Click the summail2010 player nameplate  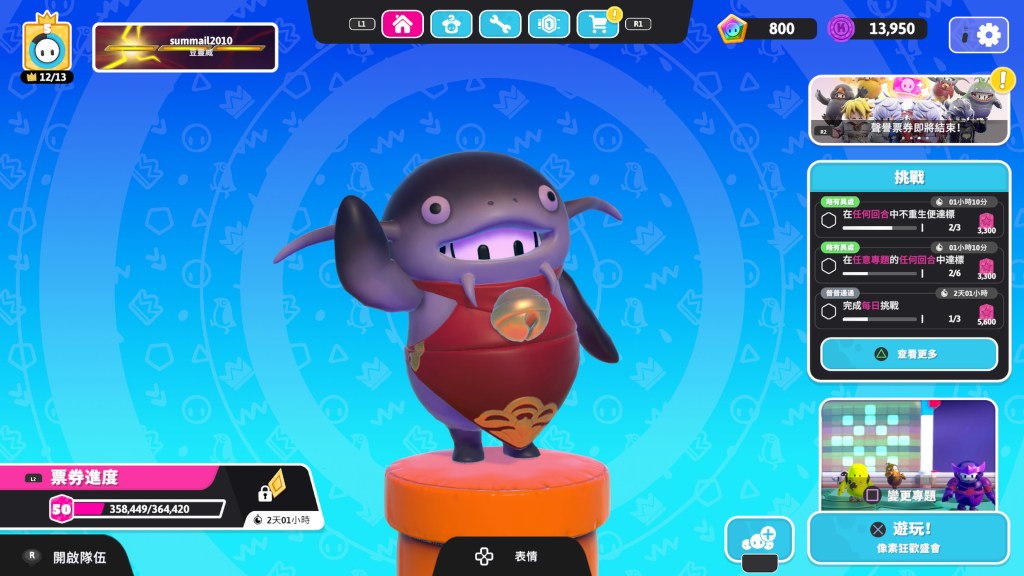185,48
